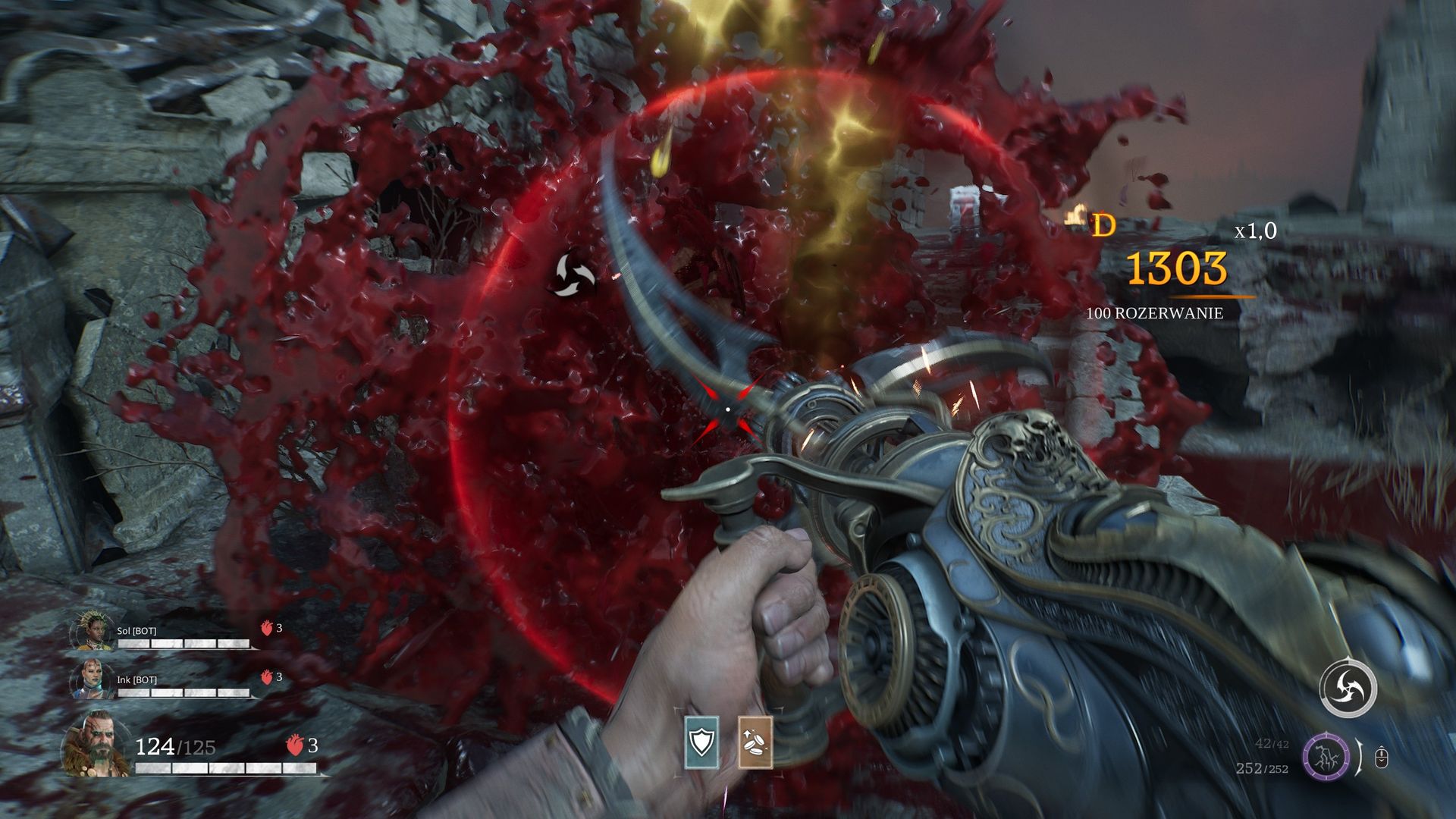Activate the spinning blades ability icon
This screenshot has width=1456, height=819.
pyautogui.click(x=1348, y=689)
